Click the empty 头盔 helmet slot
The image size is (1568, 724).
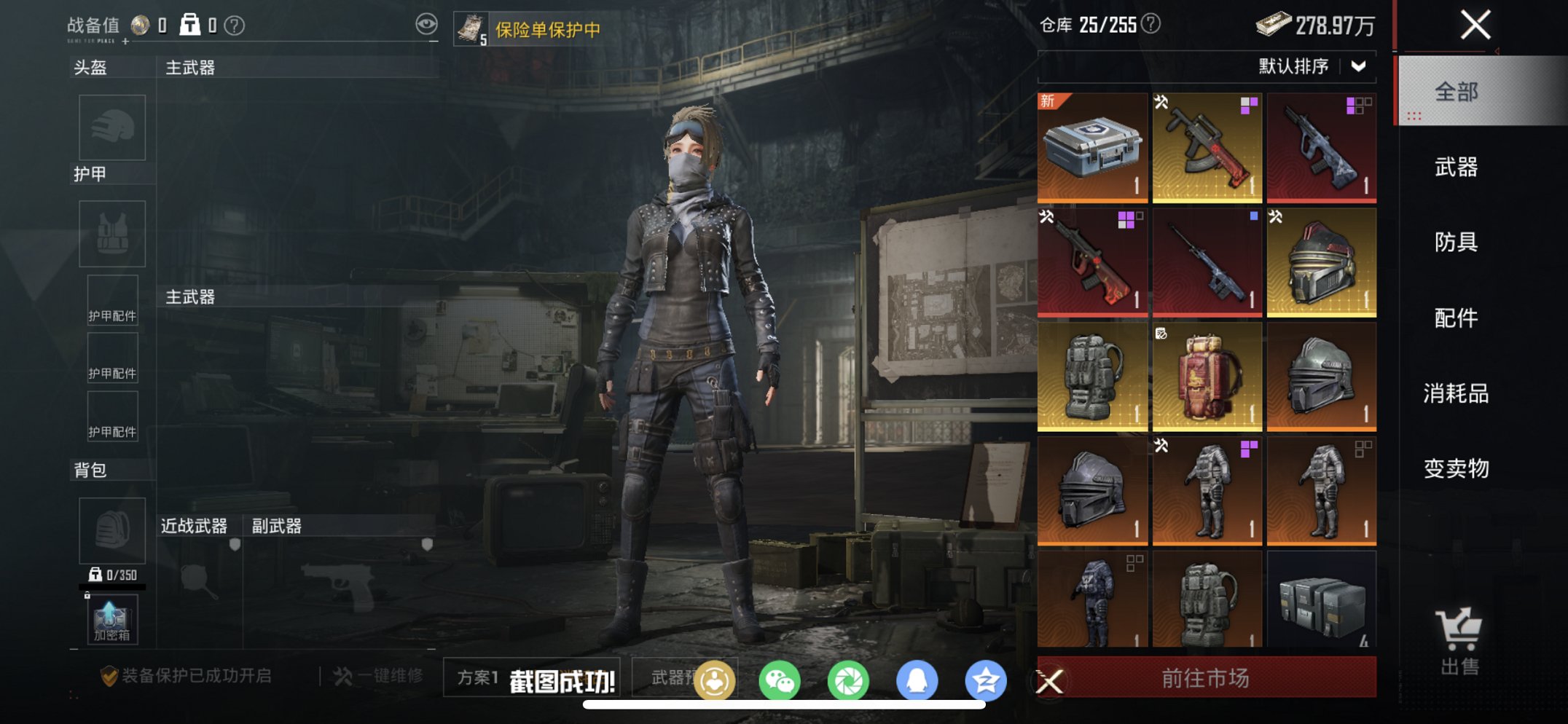[x=113, y=126]
